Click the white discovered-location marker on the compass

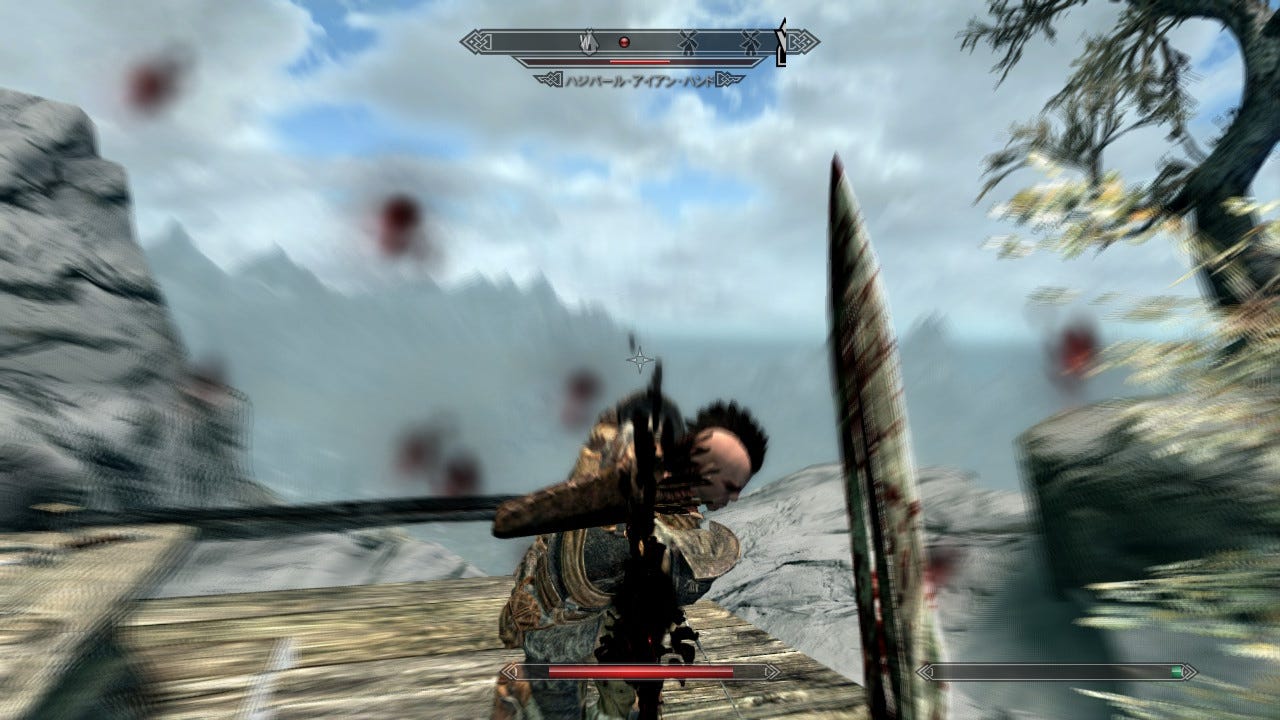pyautogui.click(x=590, y=42)
